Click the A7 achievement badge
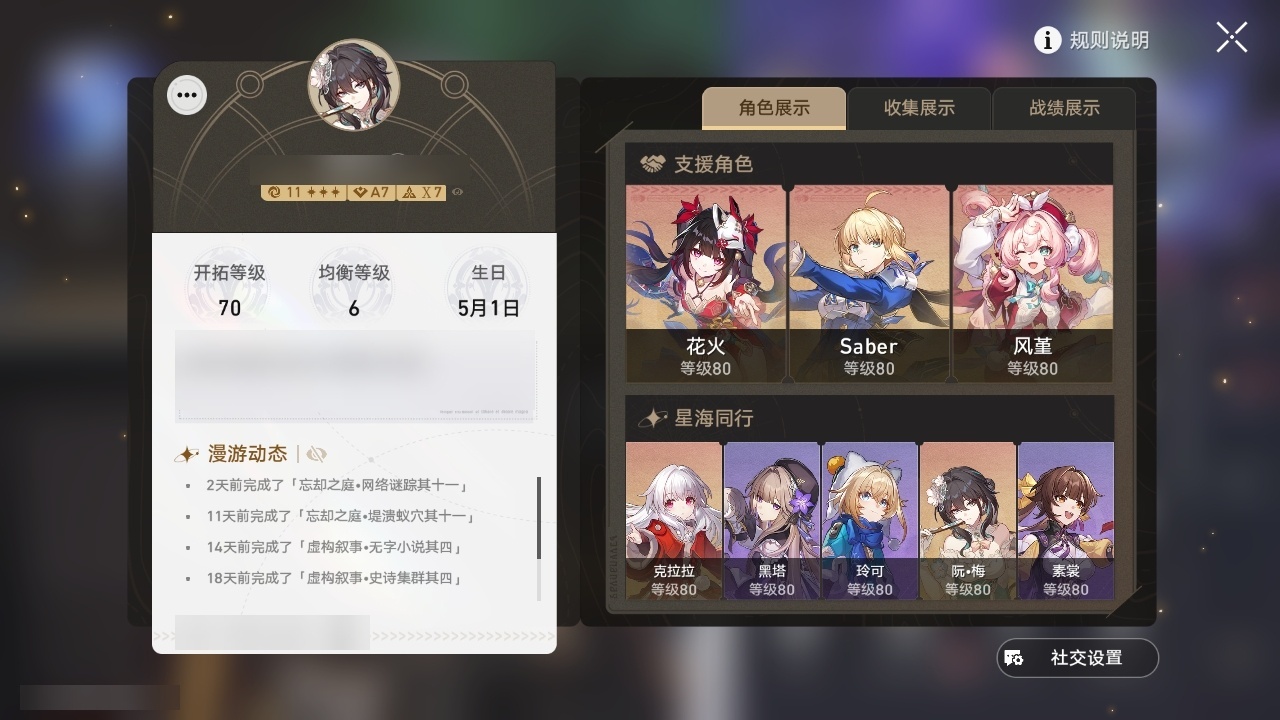Screen dimensions: 1280x720 point(373,191)
